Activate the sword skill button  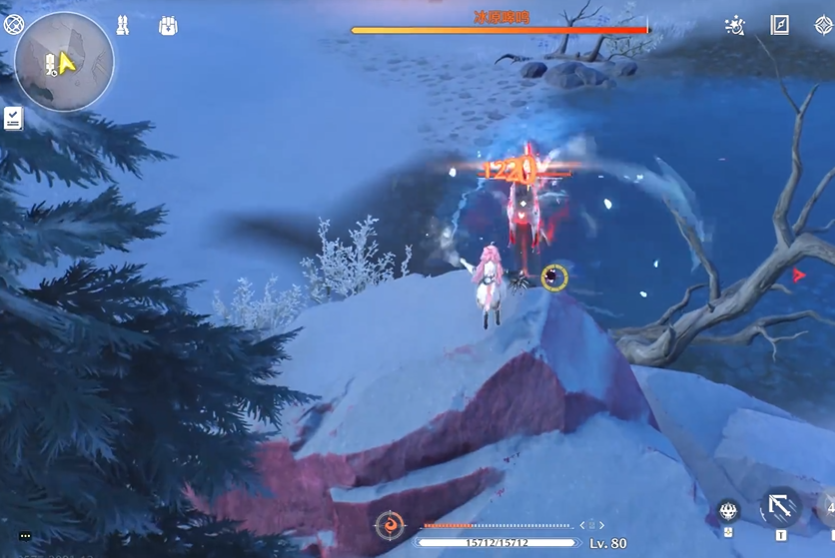(780, 507)
